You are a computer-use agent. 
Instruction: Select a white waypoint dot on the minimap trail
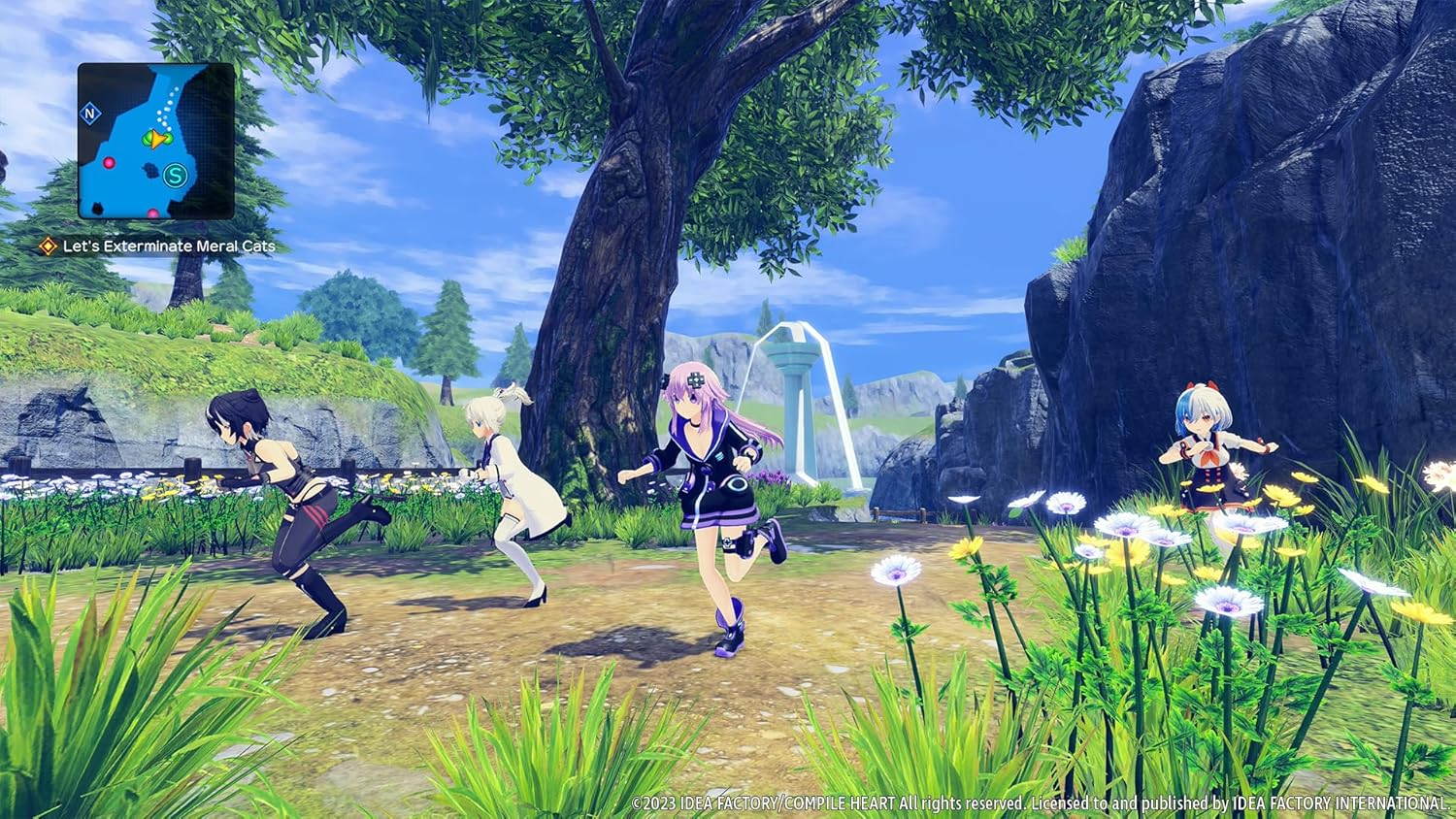pos(171,102)
